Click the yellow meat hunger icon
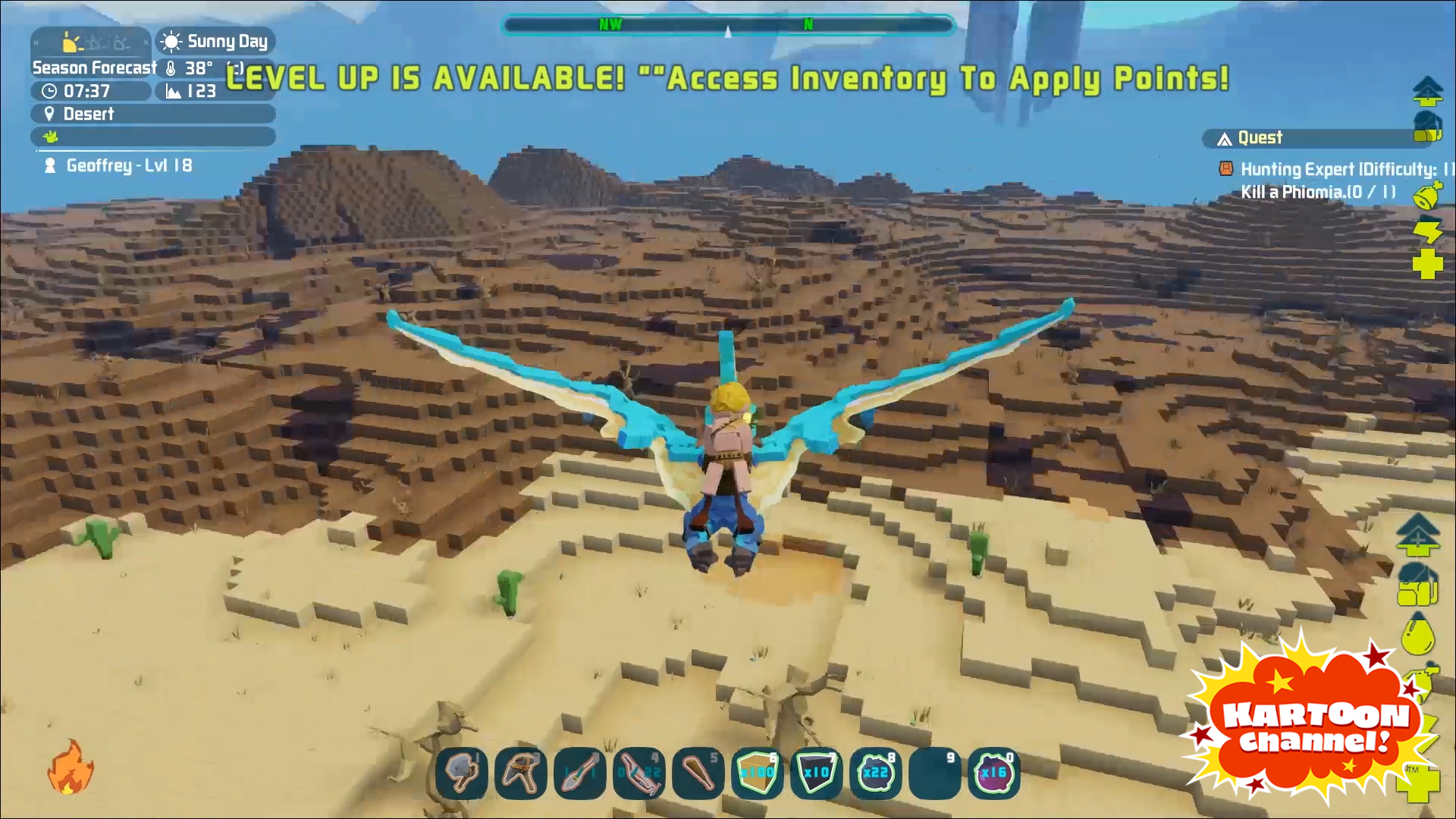Image resolution: width=1456 pixels, height=819 pixels. tap(1427, 195)
